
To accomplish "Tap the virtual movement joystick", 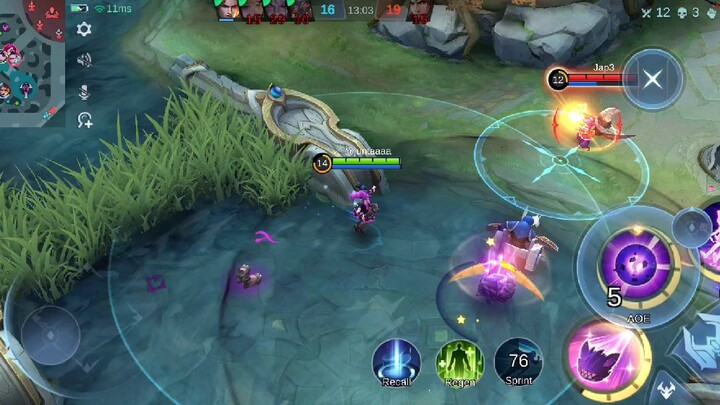I will point(50,335).
